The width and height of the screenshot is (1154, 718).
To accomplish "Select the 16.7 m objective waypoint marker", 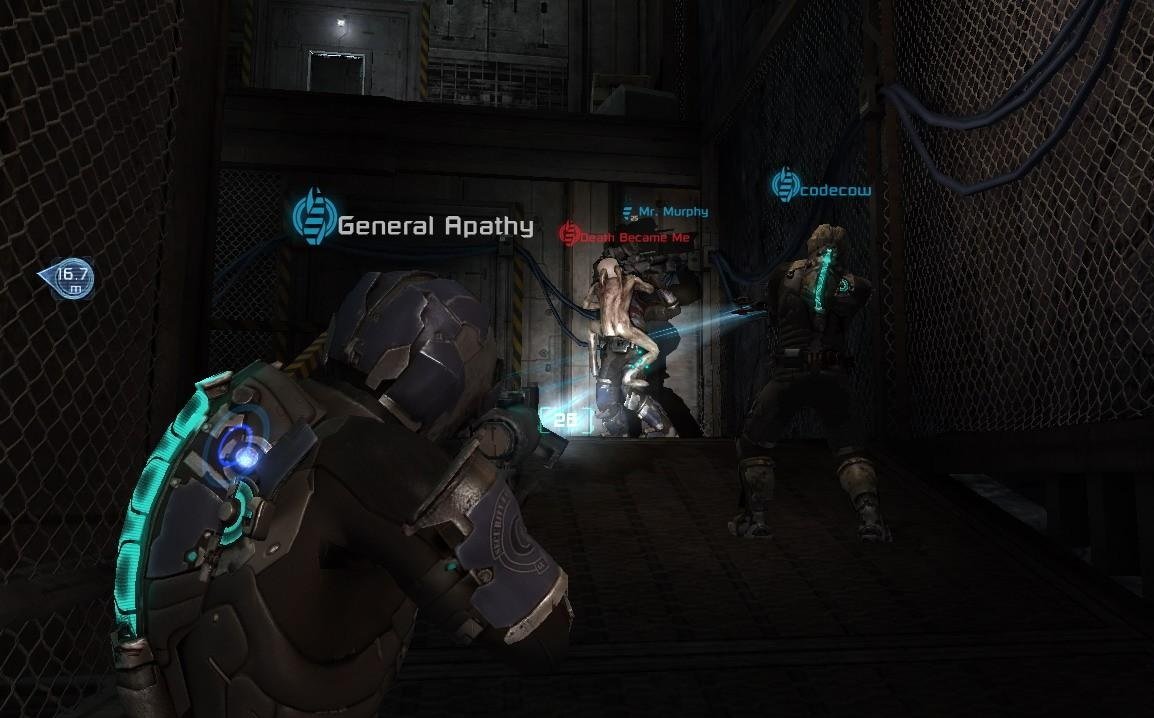I will [x=68, y=279].
